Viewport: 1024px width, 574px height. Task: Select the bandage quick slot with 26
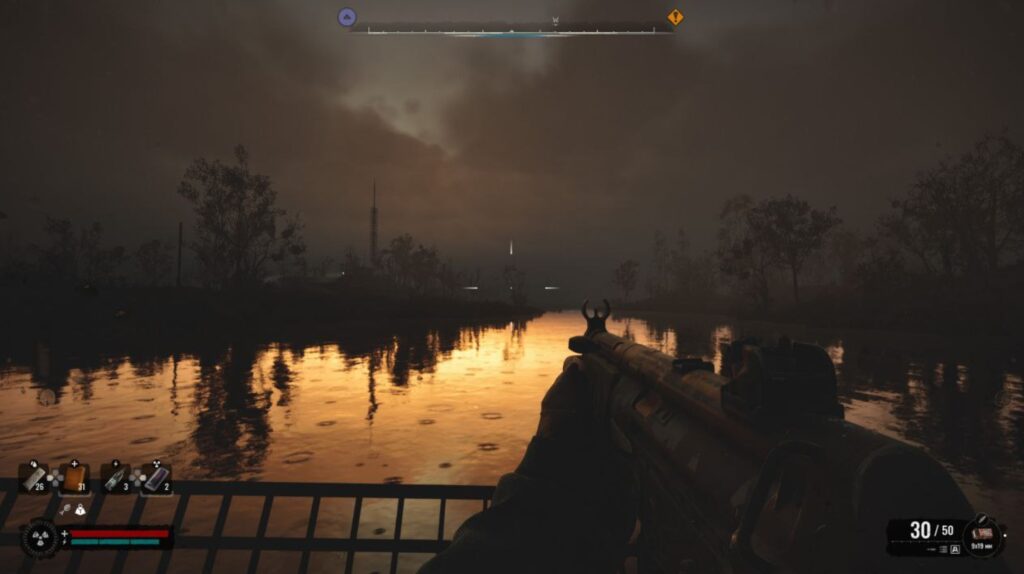pyautogui.click(x=34, y=479)
